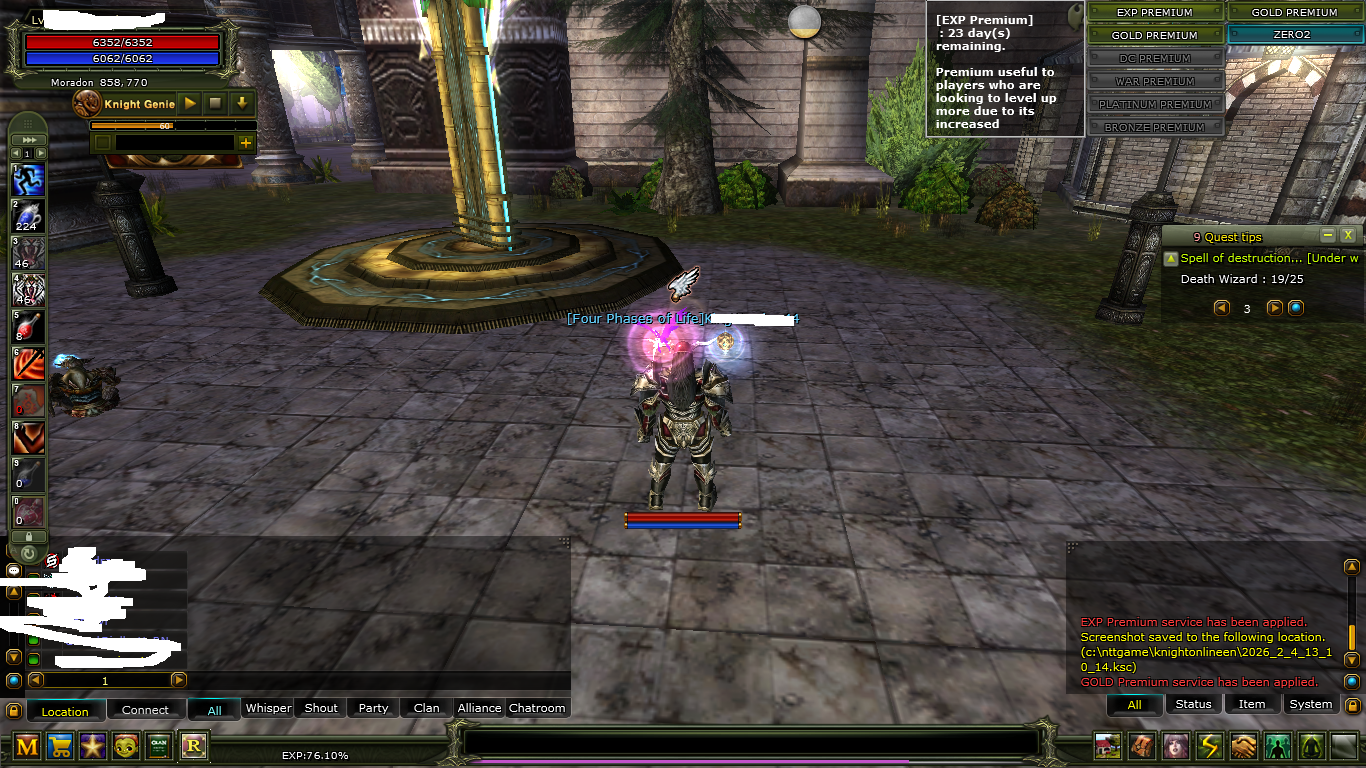Viewport: 1366px width, 768px height.
Task: Collapse the skill bar with the triple arrows
Action: (x=28, y=139)
